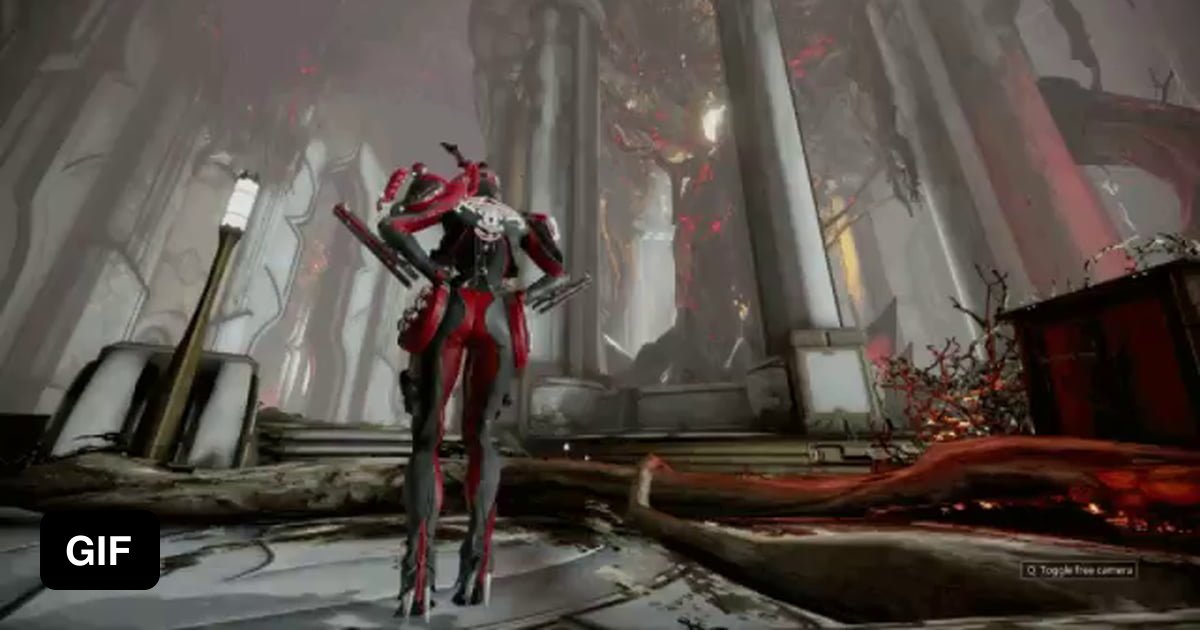This screenshot has width=1200, height=630.
Task: Toggle the free camera button
Action: [1079, 570]
